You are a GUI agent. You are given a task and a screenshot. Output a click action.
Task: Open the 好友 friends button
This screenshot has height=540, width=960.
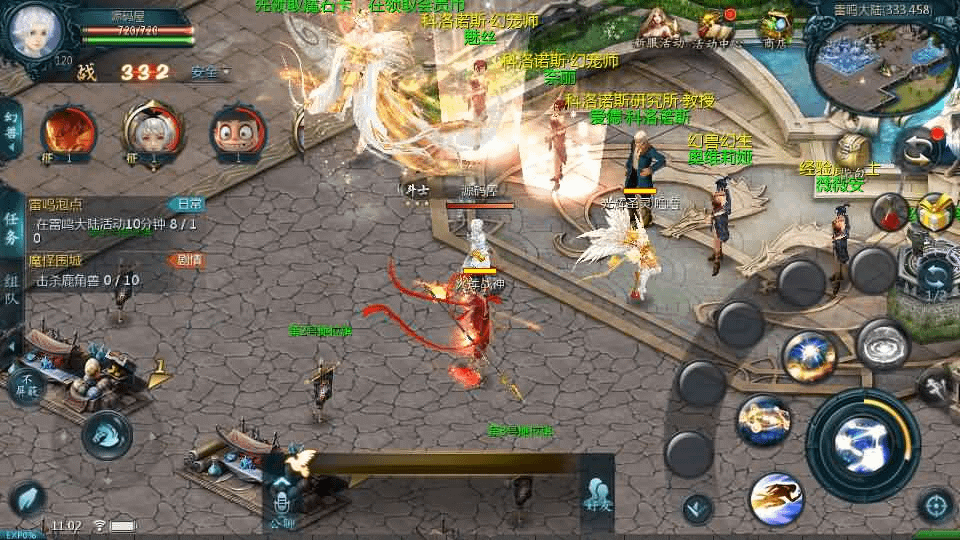(x=598, y=497)
